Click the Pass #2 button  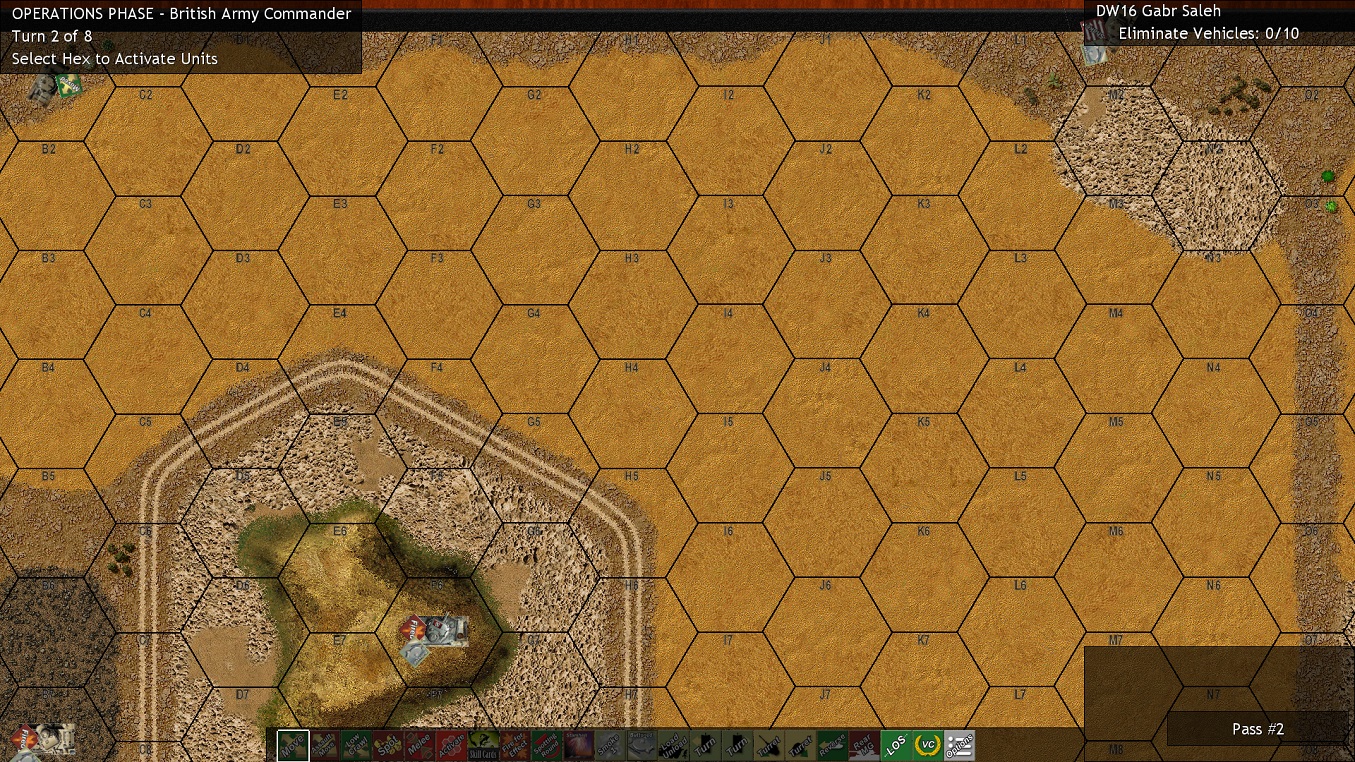(1256, 729)
